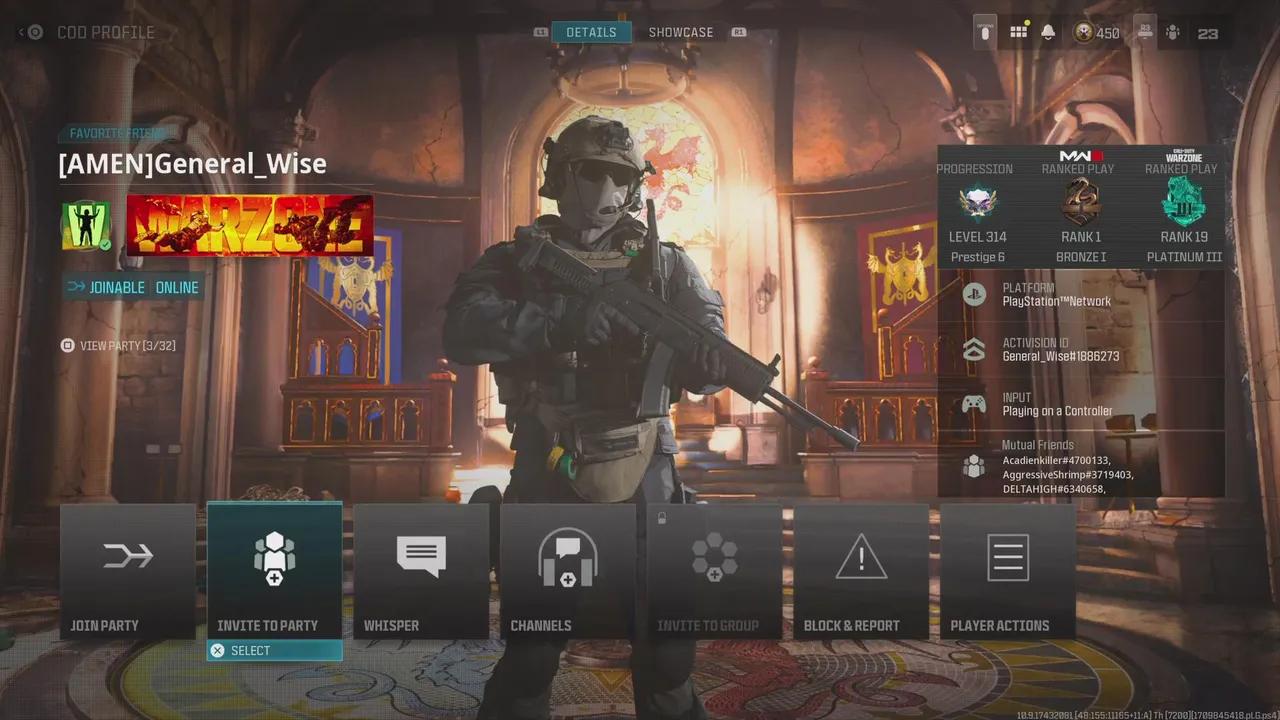Image resolution: width=1280 pixels, height=720 pixels.
Task: Click the PlayStation Network platform icon
Action: pyautogui.click(x=974, y=294)
